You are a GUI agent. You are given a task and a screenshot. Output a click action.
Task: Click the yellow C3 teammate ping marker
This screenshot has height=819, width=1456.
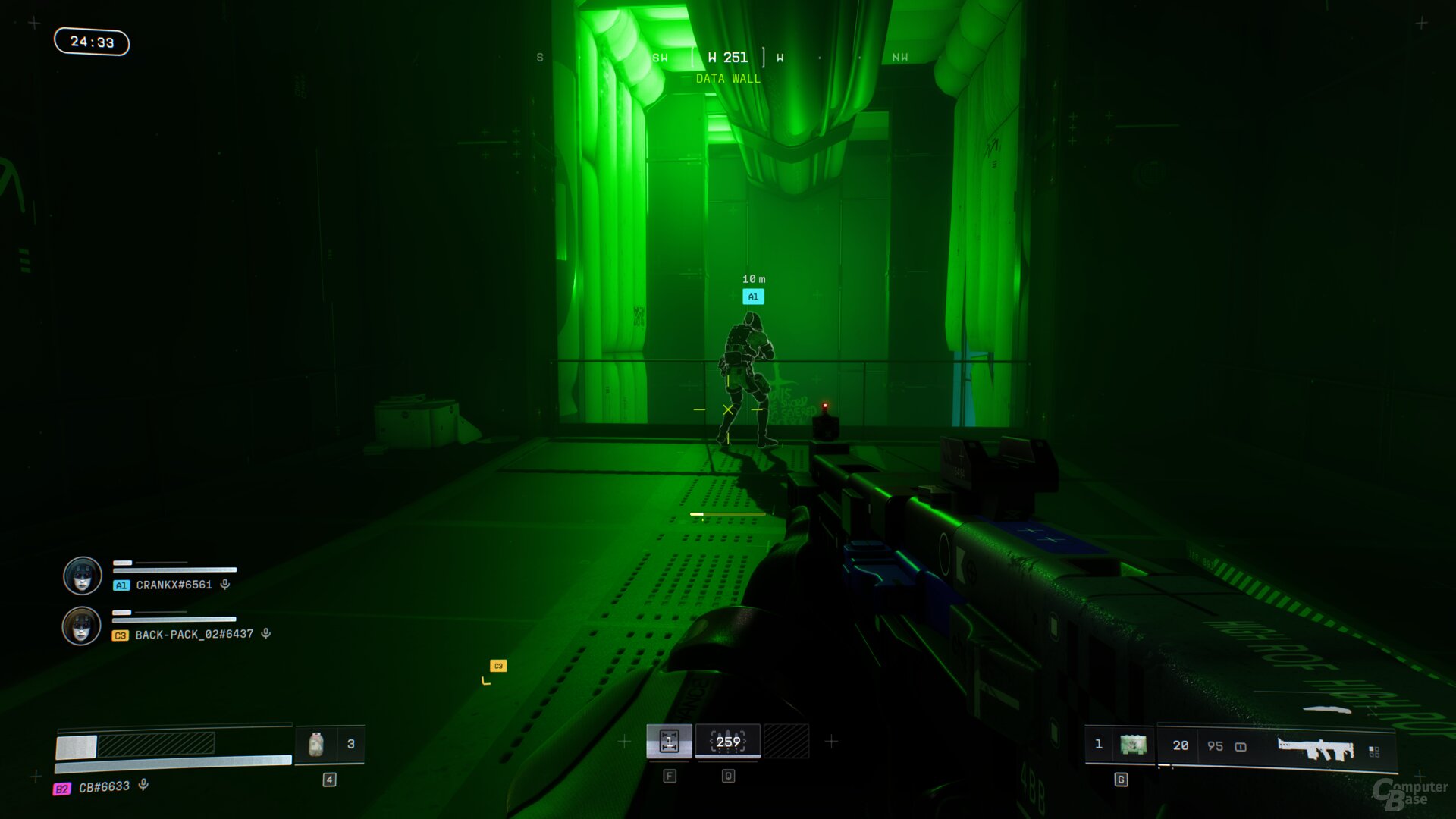(x=498, y=666)
